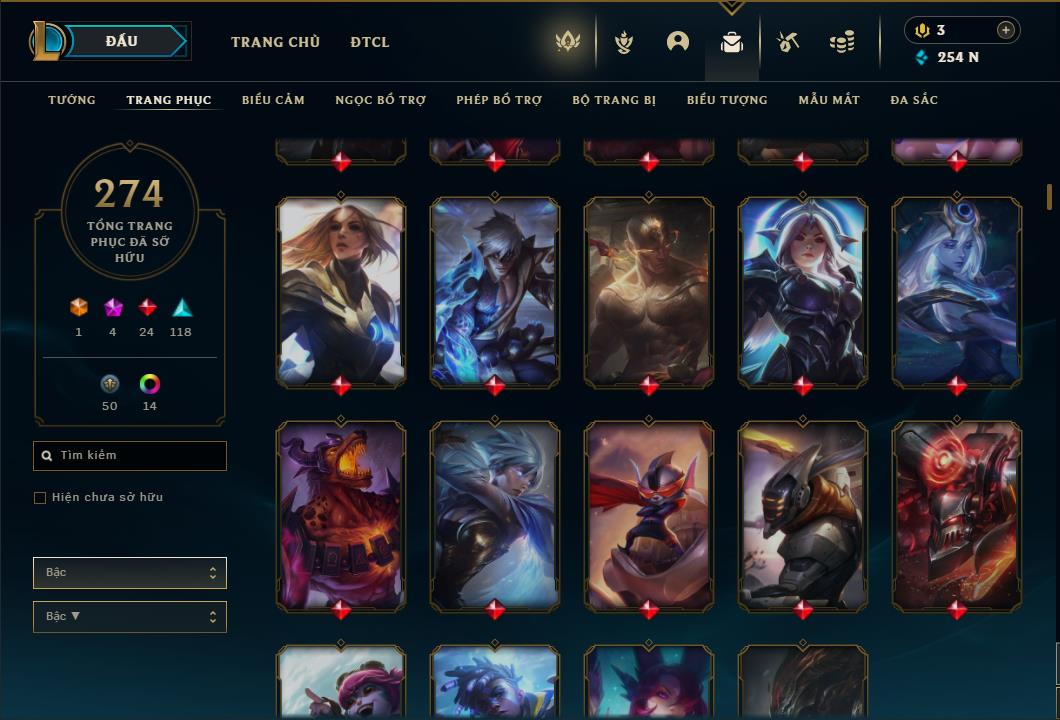Viewport: 1060px width, 720px height.
Task: Open the ĐTCL game mode
Action: (370, 42)
